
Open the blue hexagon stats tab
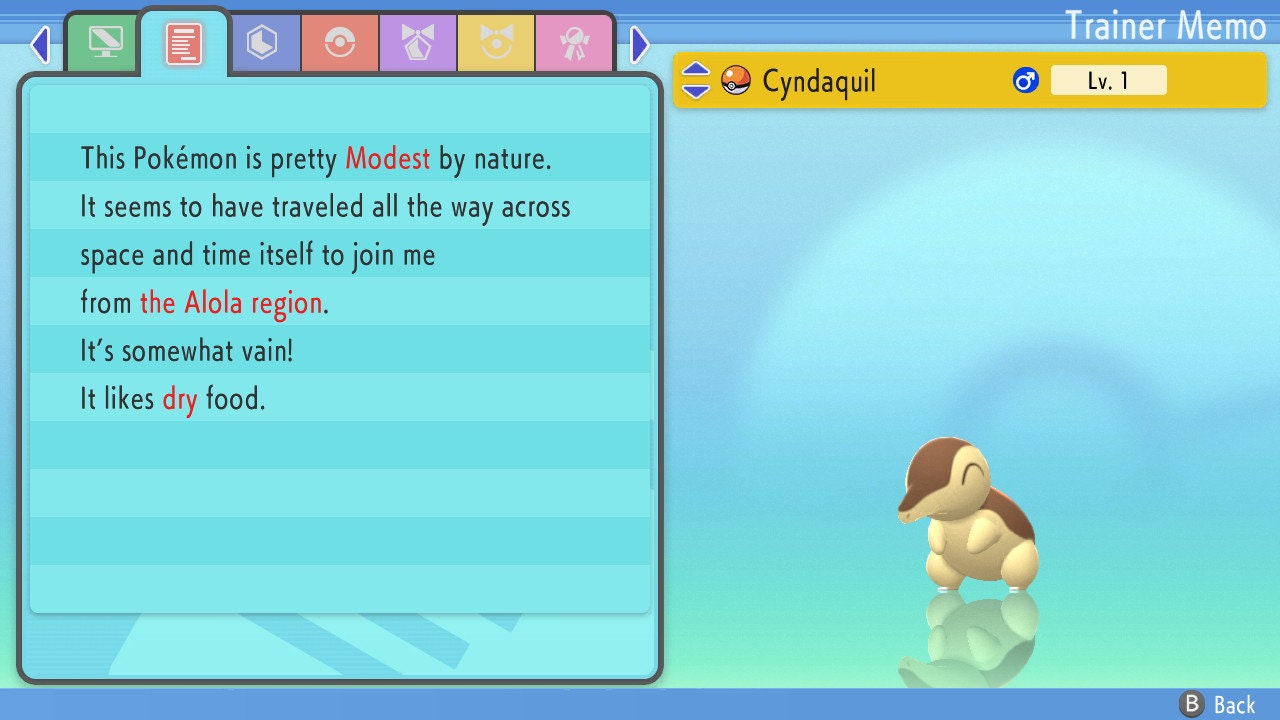pyautogui.click(x=262, y=43)
